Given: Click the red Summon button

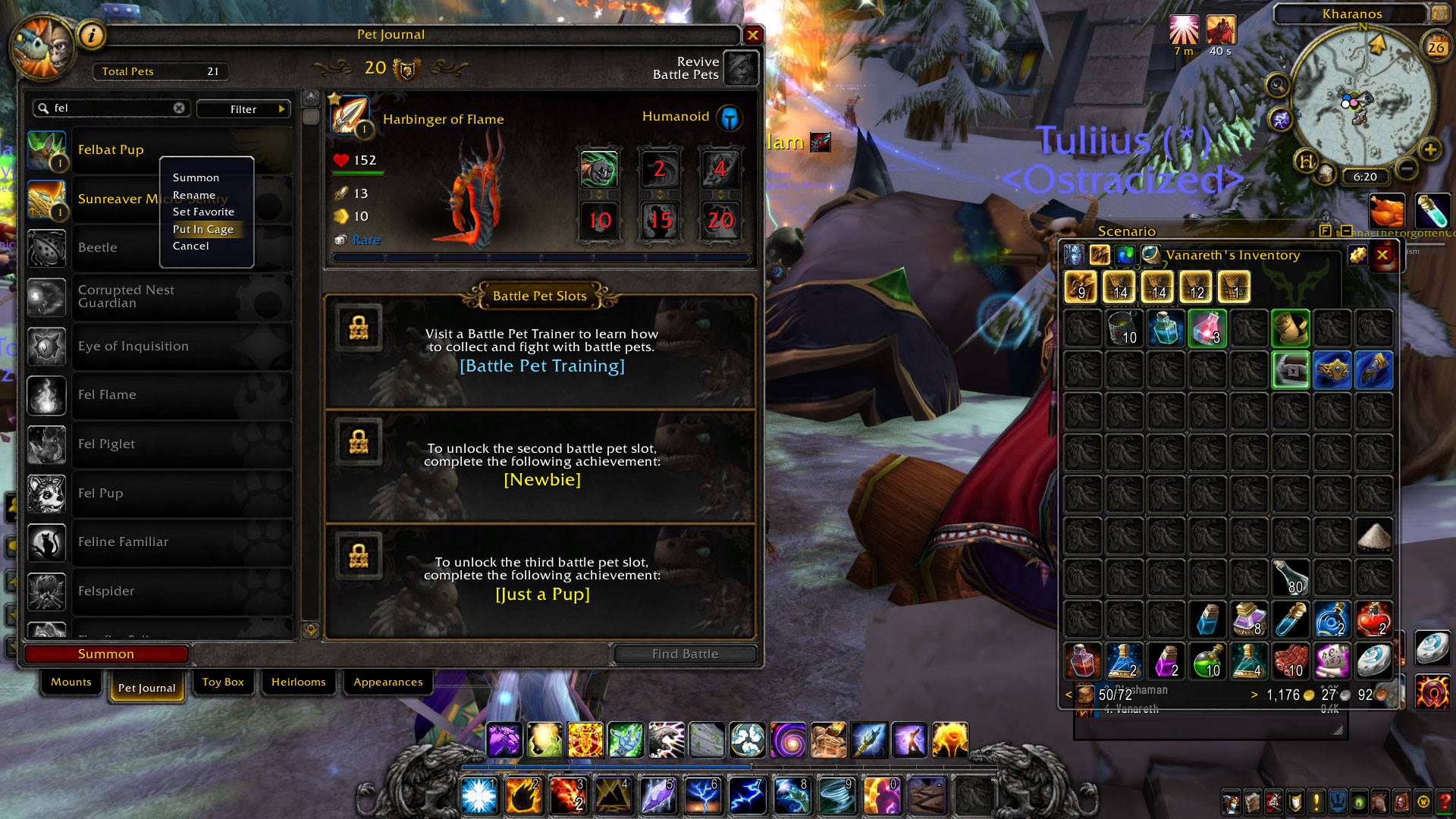Looking at the screenshot, I should coord(106,654).
